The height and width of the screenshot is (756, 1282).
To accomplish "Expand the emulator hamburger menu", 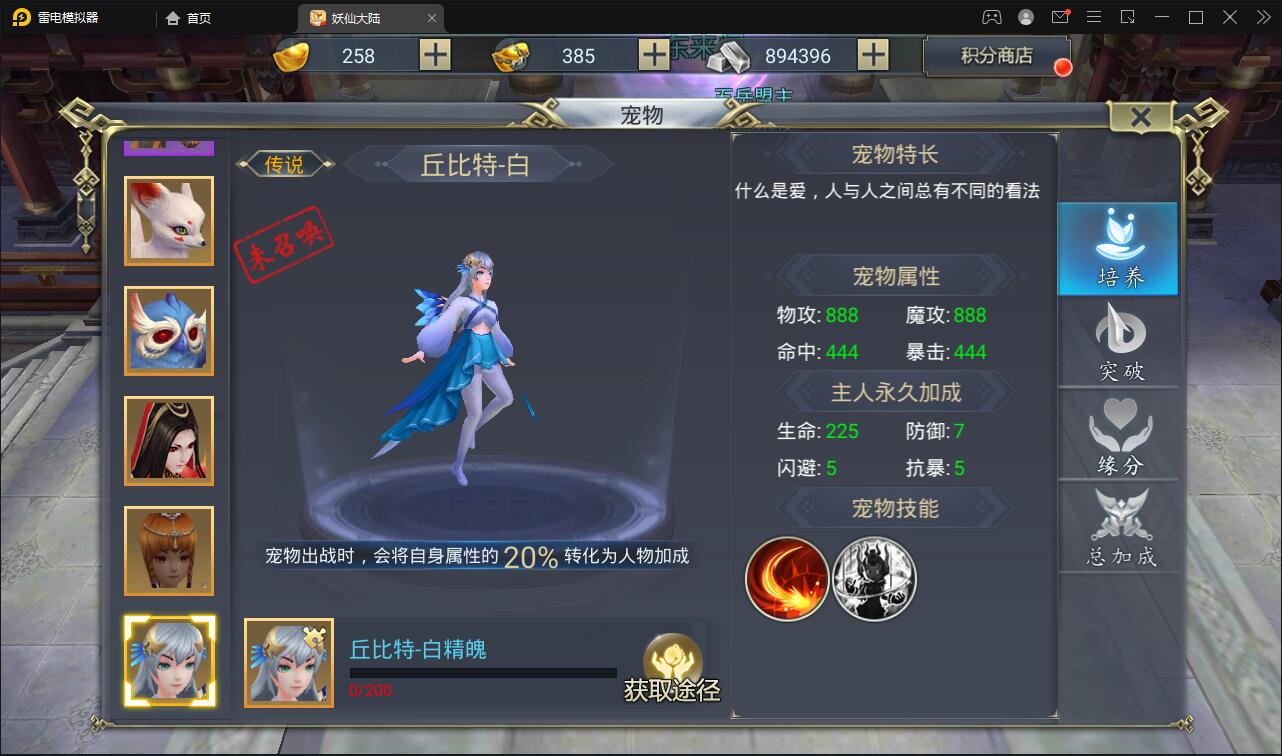I will 1094,16.
